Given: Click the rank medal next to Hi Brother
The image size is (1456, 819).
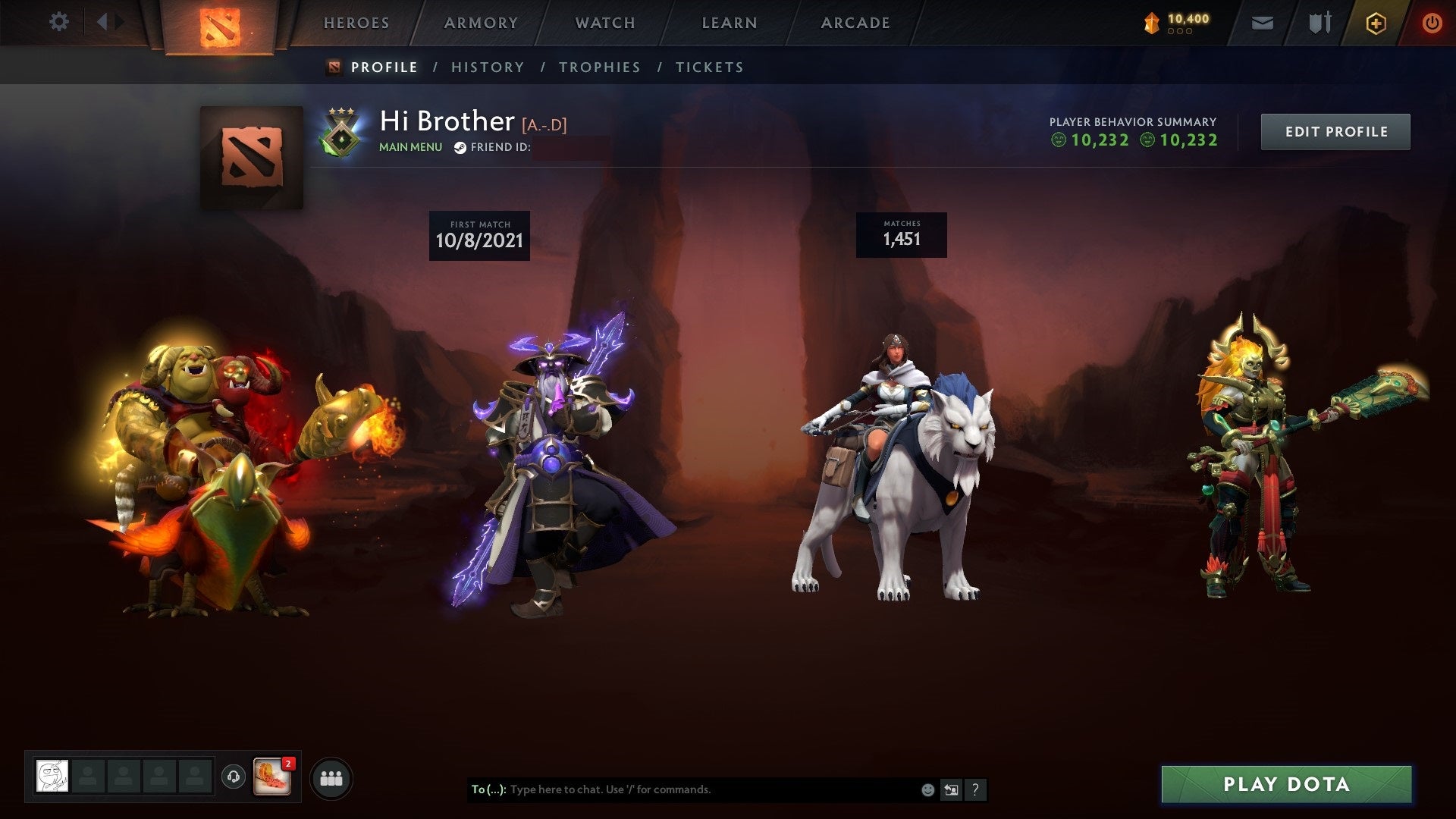Looking at the screenshot, I should [x=340, y=137].
